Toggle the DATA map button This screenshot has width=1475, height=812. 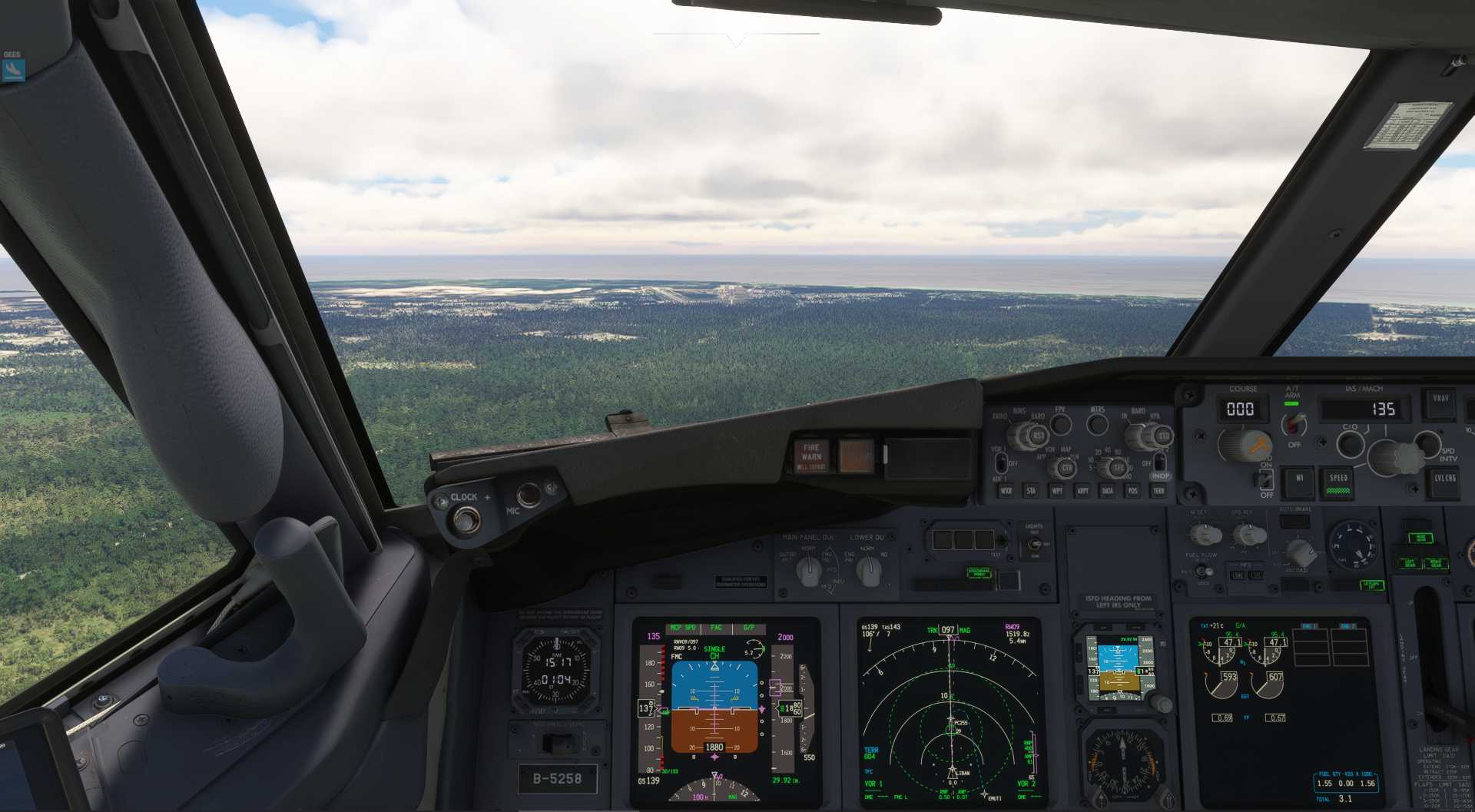point(1107,491)
